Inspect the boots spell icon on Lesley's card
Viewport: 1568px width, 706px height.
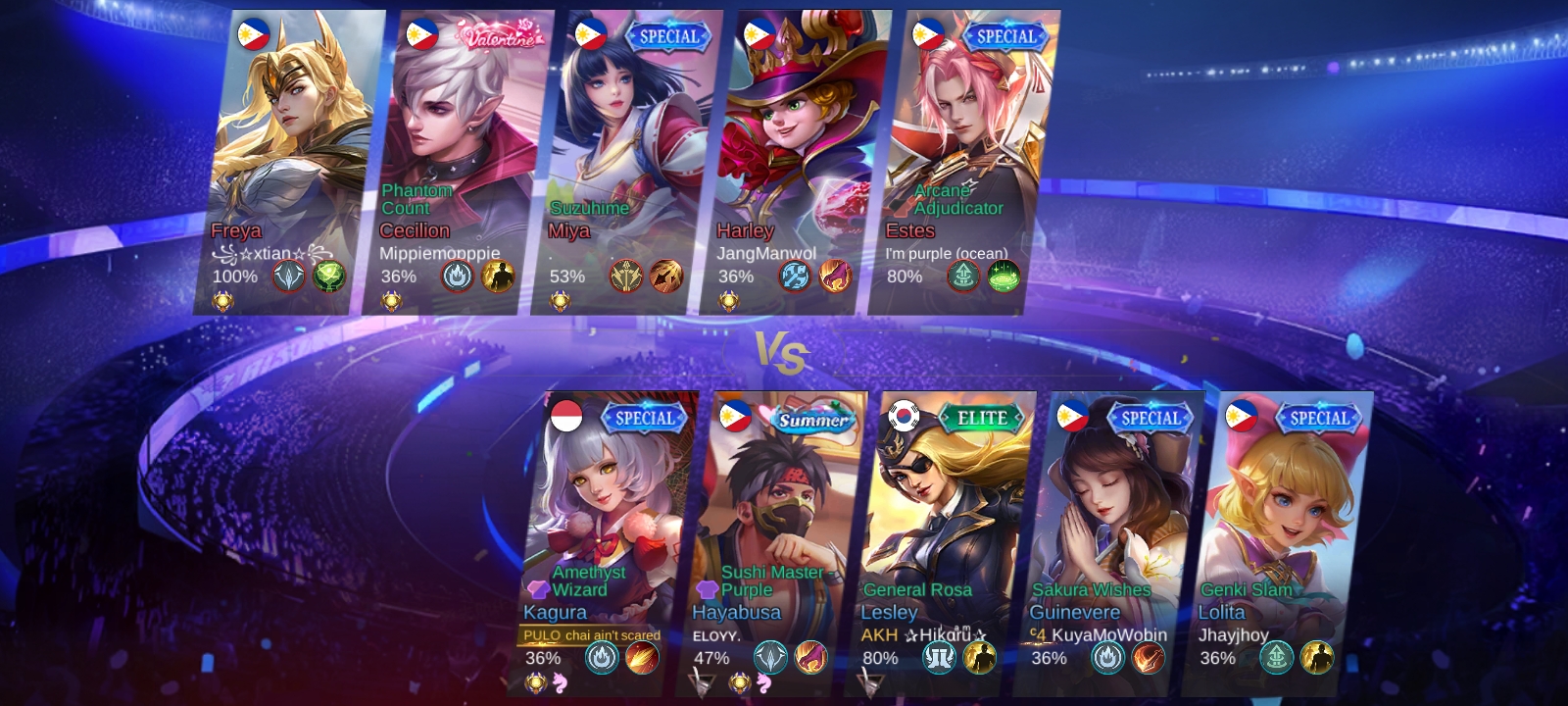939,658
